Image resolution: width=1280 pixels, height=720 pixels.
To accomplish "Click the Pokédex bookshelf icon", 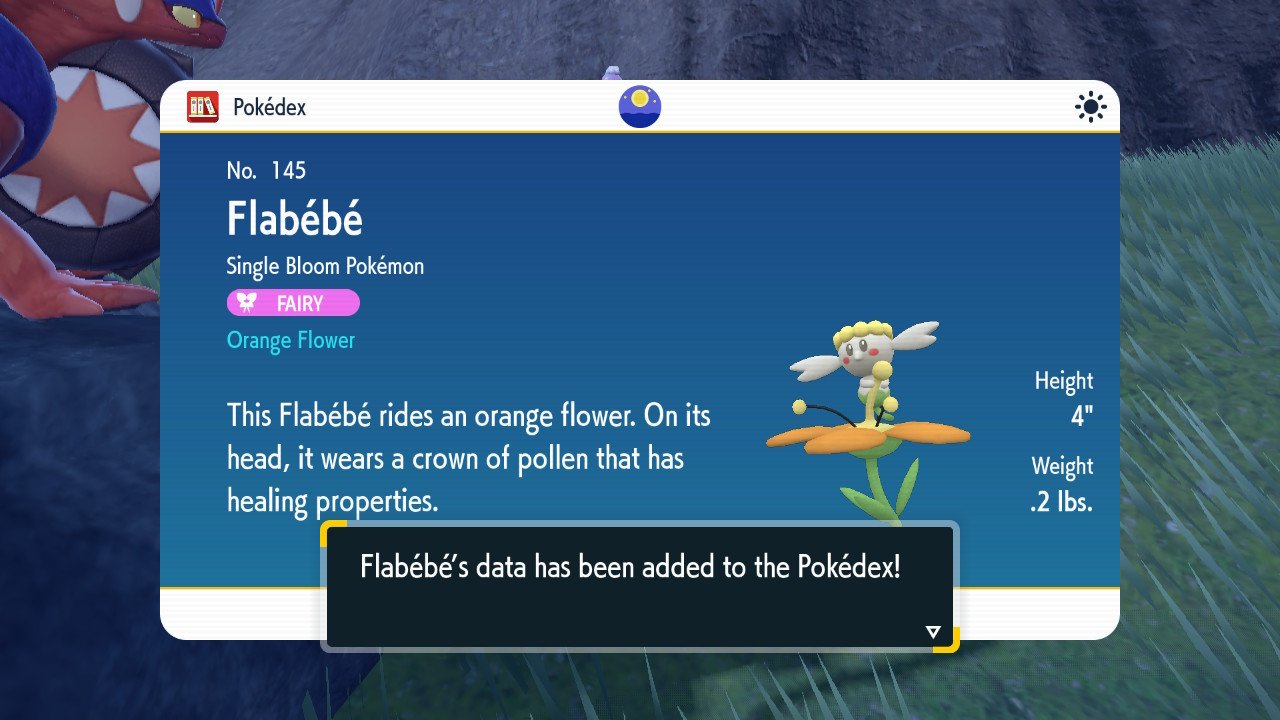I will tap(203, 107).
